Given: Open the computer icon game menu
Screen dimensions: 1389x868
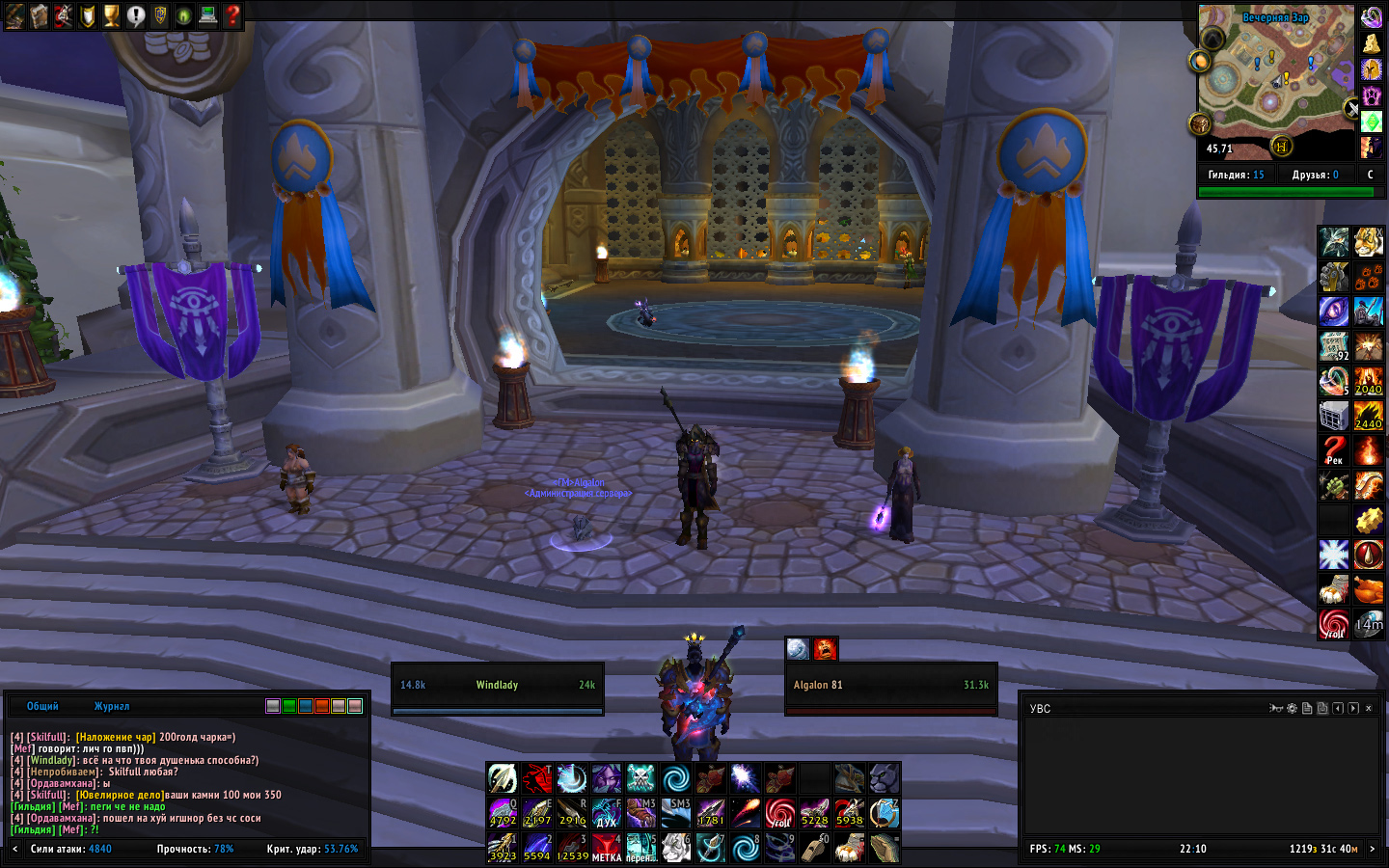Looking at the screenshot, I should pos(208,15).
